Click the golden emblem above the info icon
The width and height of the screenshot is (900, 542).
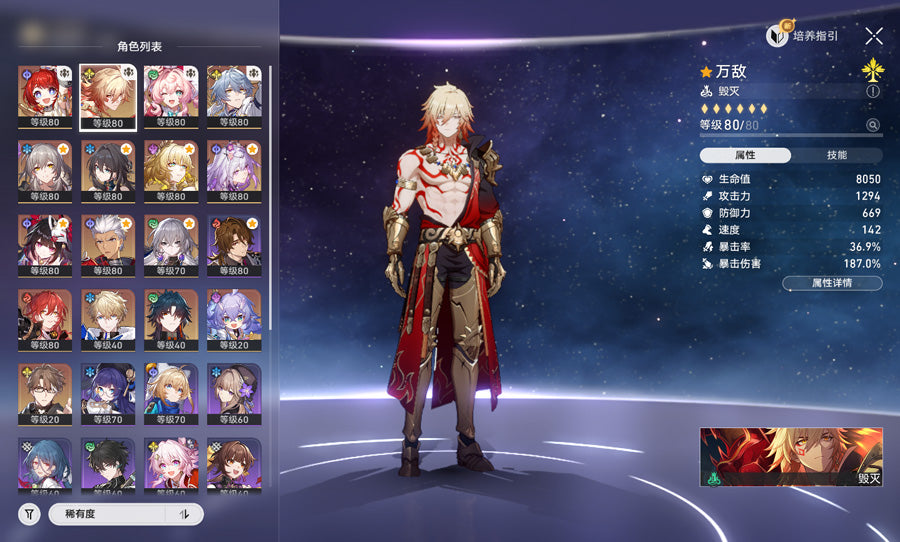coord(873,68)
